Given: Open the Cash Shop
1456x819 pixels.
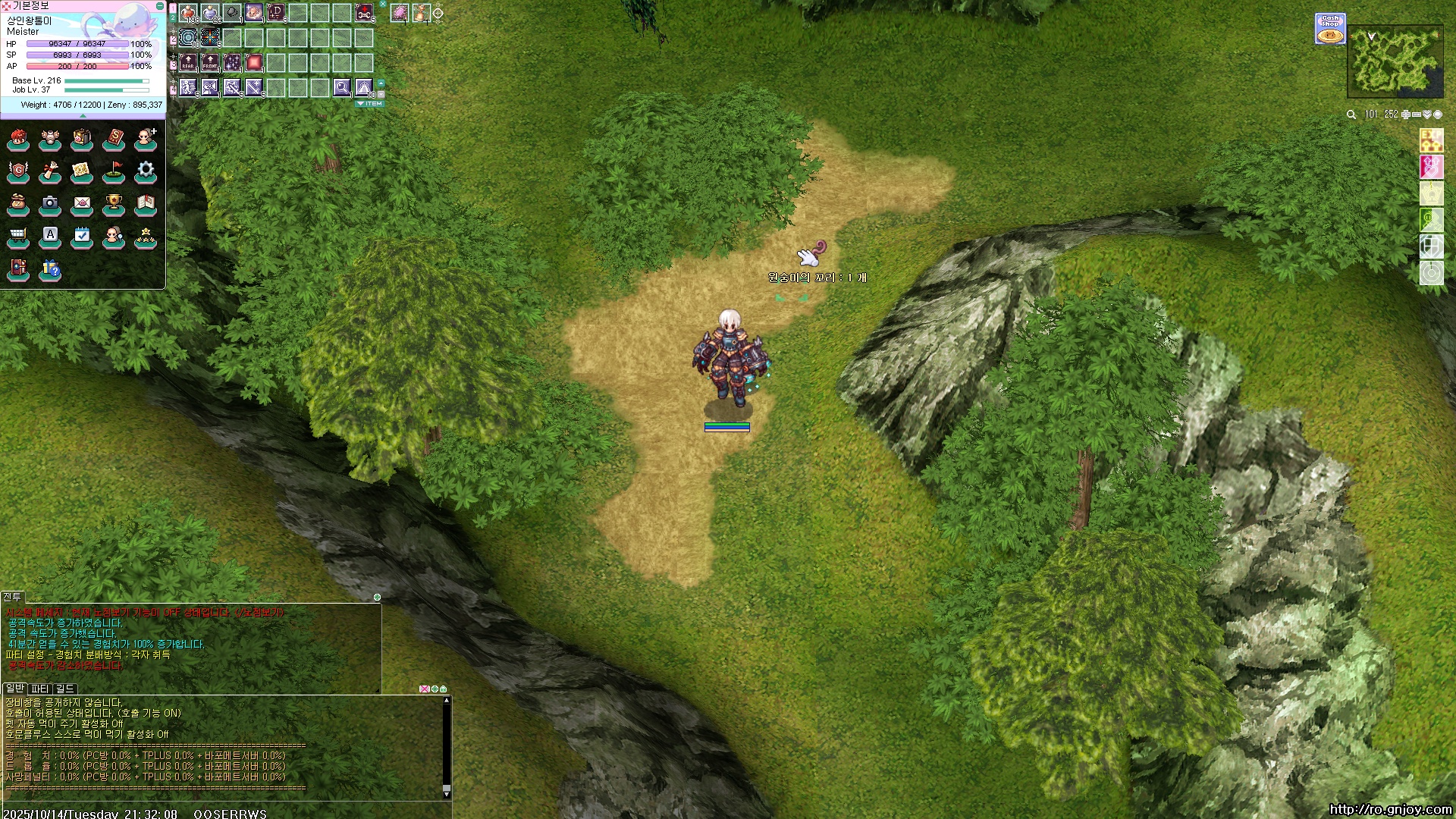Looking at the screenshot, I should [1330, 28].
